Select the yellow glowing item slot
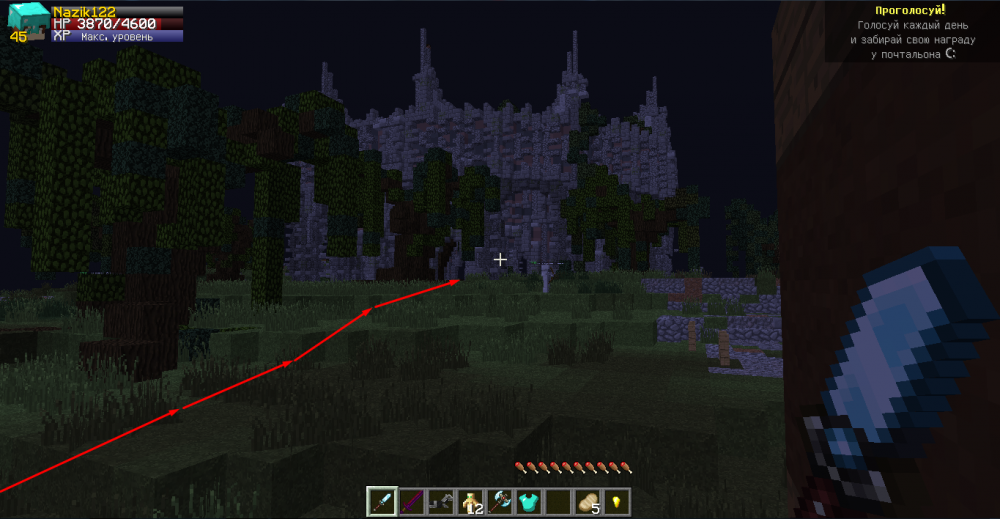Image resolution: width=1000 pixels, height=519 pixels. click(x=616, y=501)
